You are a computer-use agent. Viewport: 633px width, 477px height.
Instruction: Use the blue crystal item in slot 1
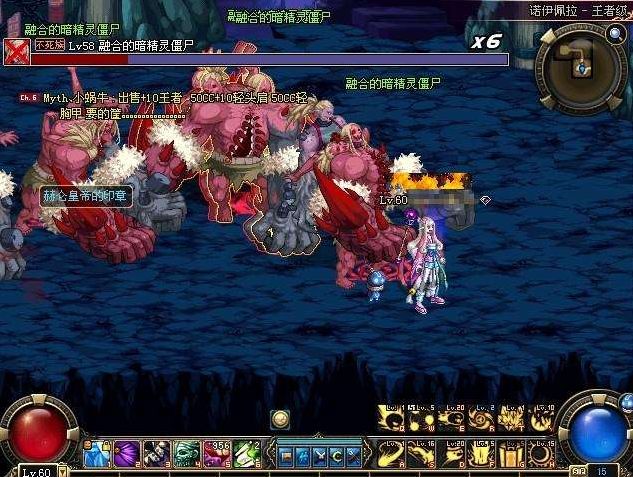click(x=97, y=453)
